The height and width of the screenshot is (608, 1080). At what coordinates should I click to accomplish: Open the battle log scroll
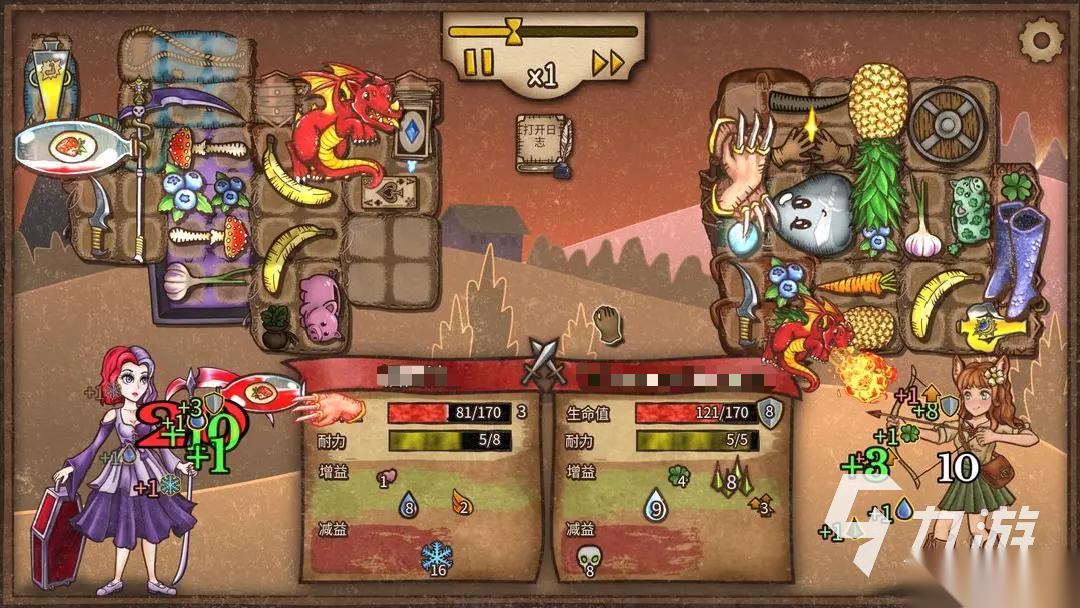(x=542, y=145)
